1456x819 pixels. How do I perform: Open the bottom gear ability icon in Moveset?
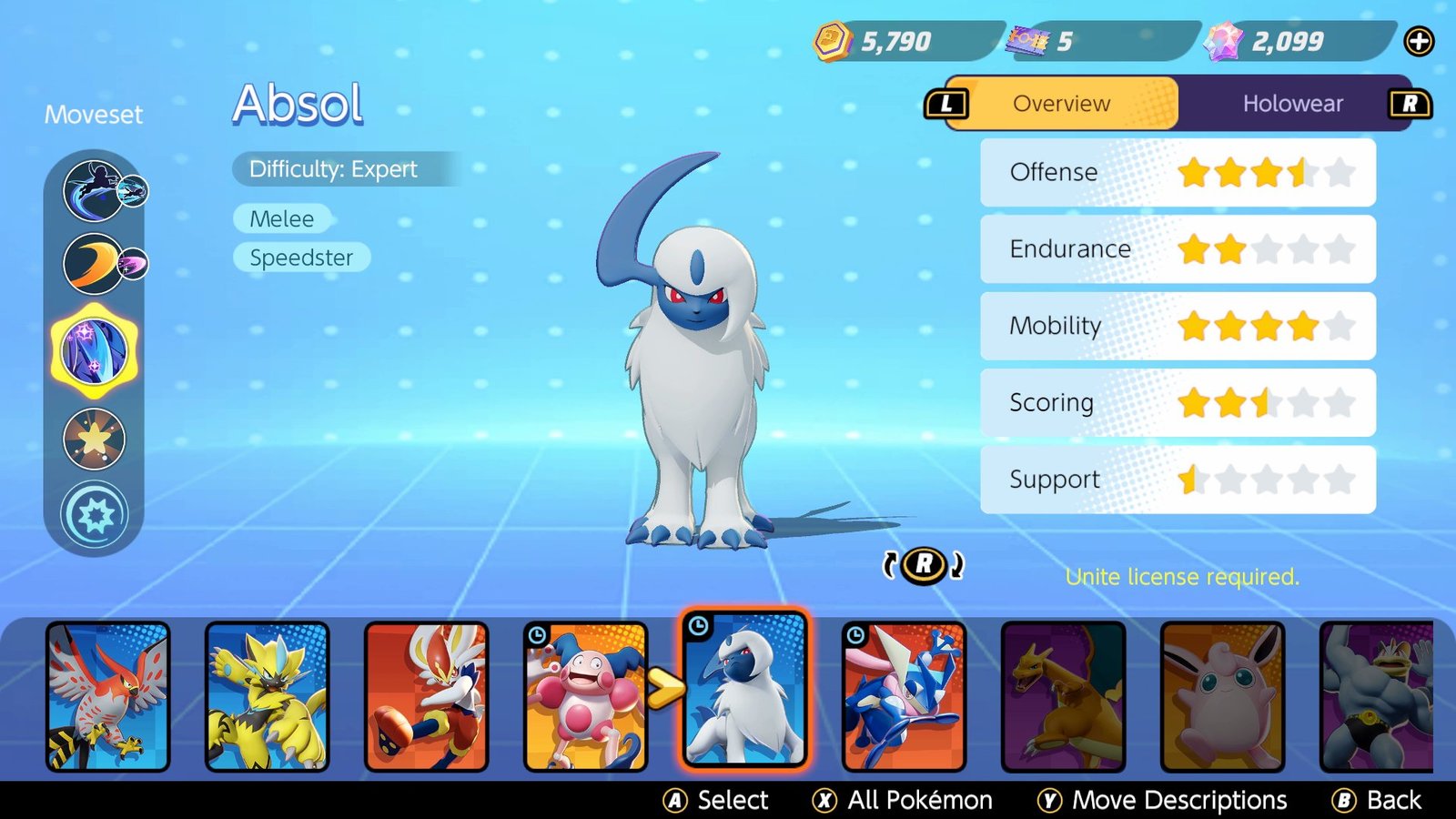pos(94,513)
